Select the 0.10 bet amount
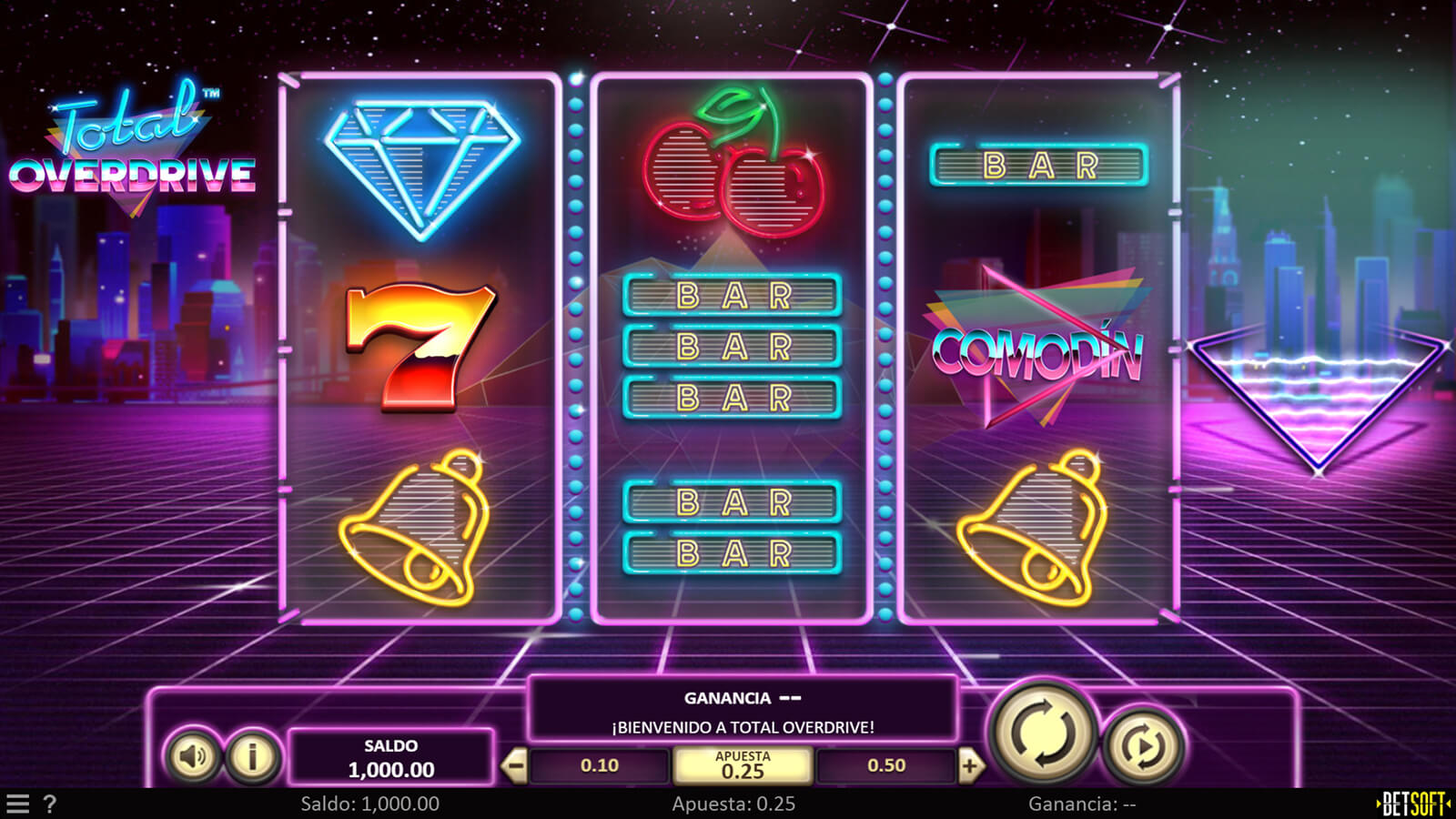1456x819 pixels. (x=600, y=766)
